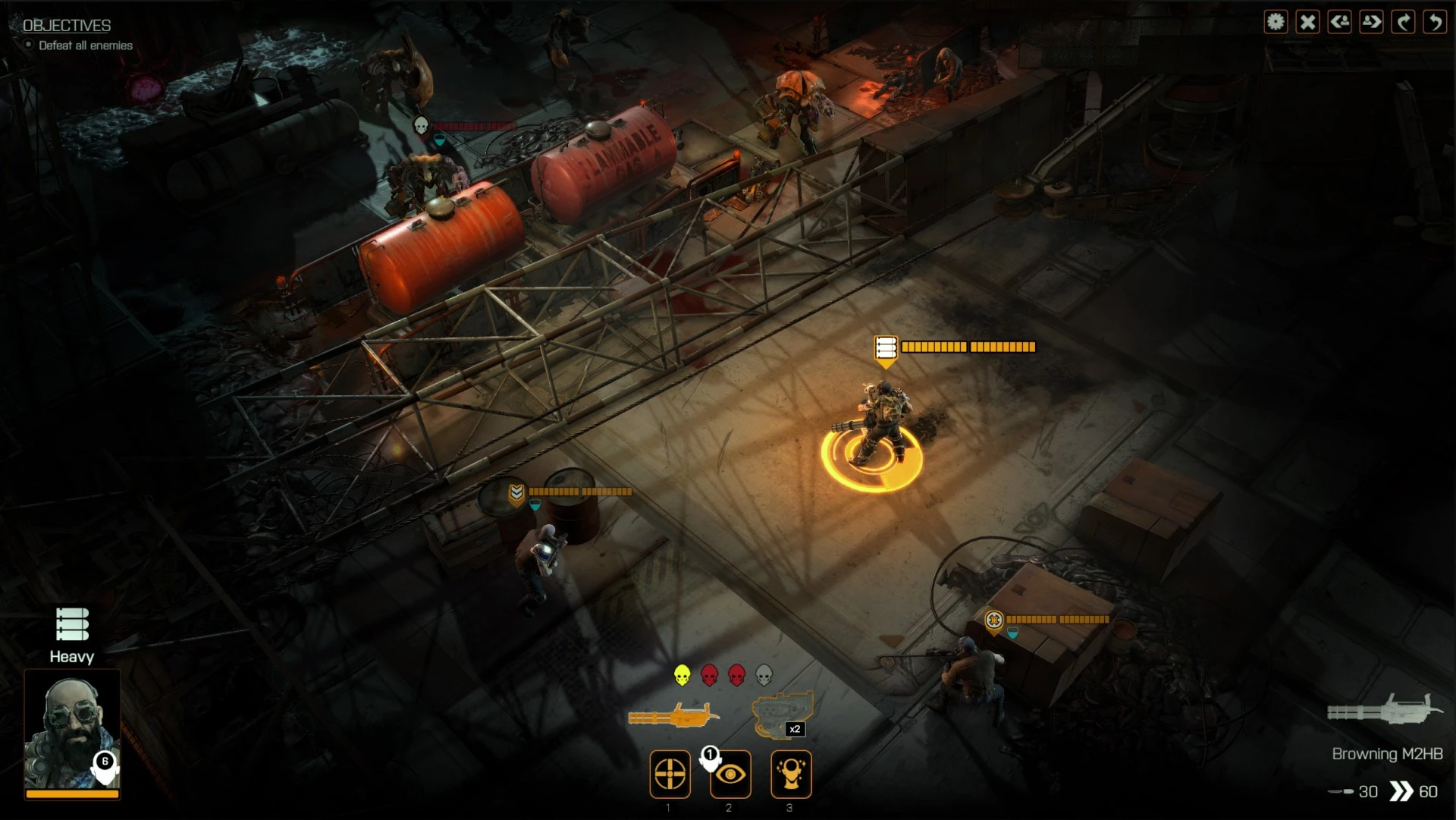
Task: Click the left-curving arrow button
Action: click(x=1435, y=22)
